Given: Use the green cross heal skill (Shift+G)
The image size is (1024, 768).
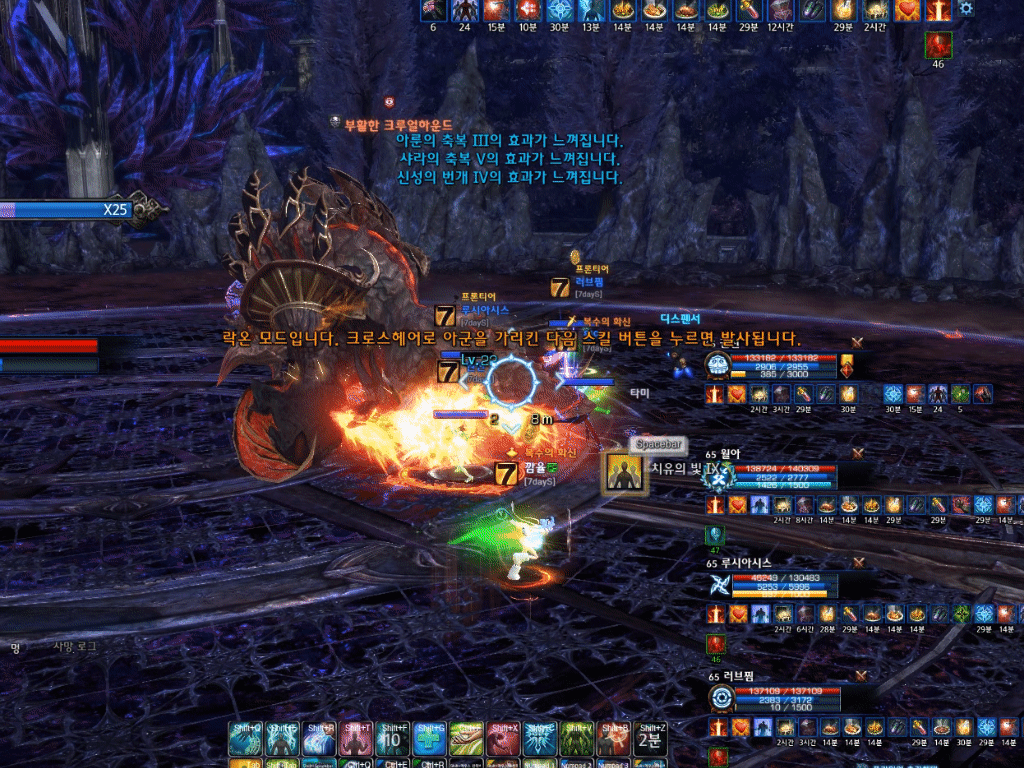Looking at the screenshot, I should [430, 740].
